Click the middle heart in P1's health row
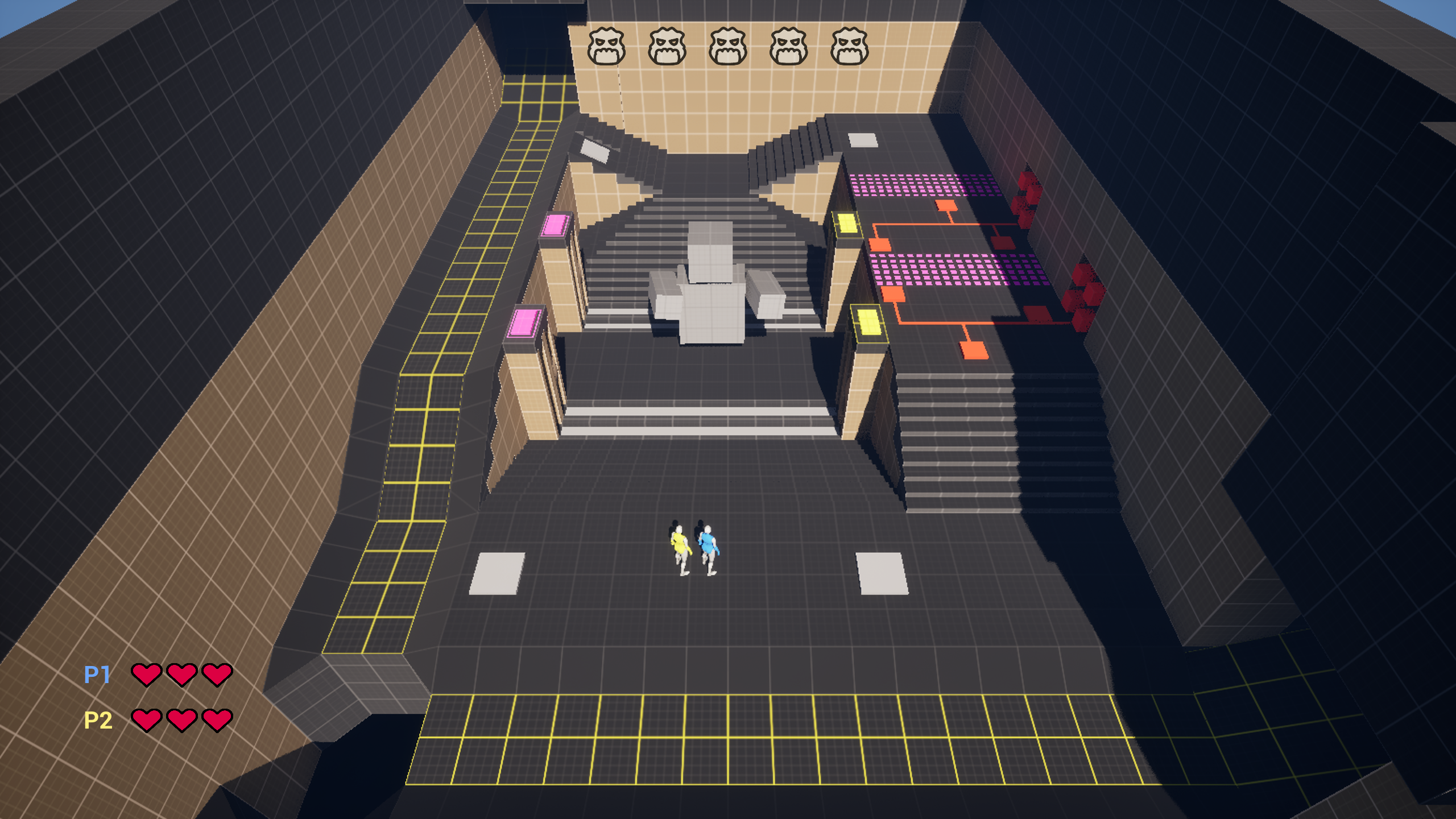This screenshot has height=819, width=1456. coord(181,676)
